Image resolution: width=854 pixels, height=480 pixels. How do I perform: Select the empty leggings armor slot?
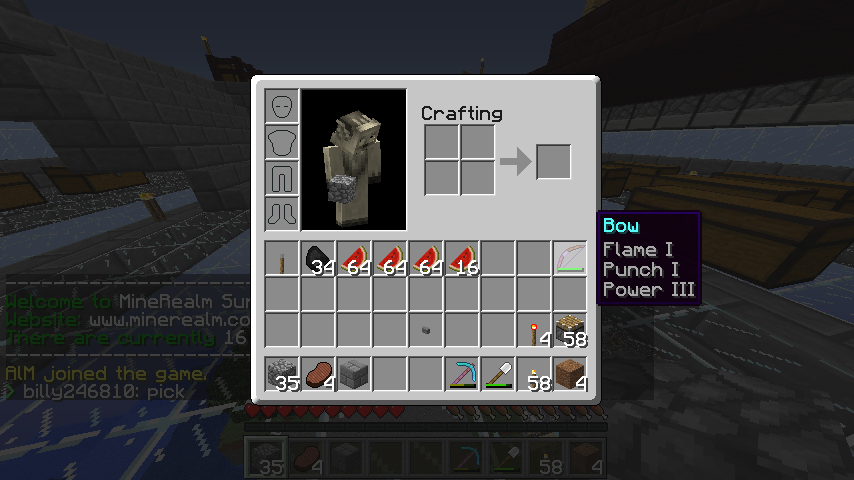tap(282, 178)
